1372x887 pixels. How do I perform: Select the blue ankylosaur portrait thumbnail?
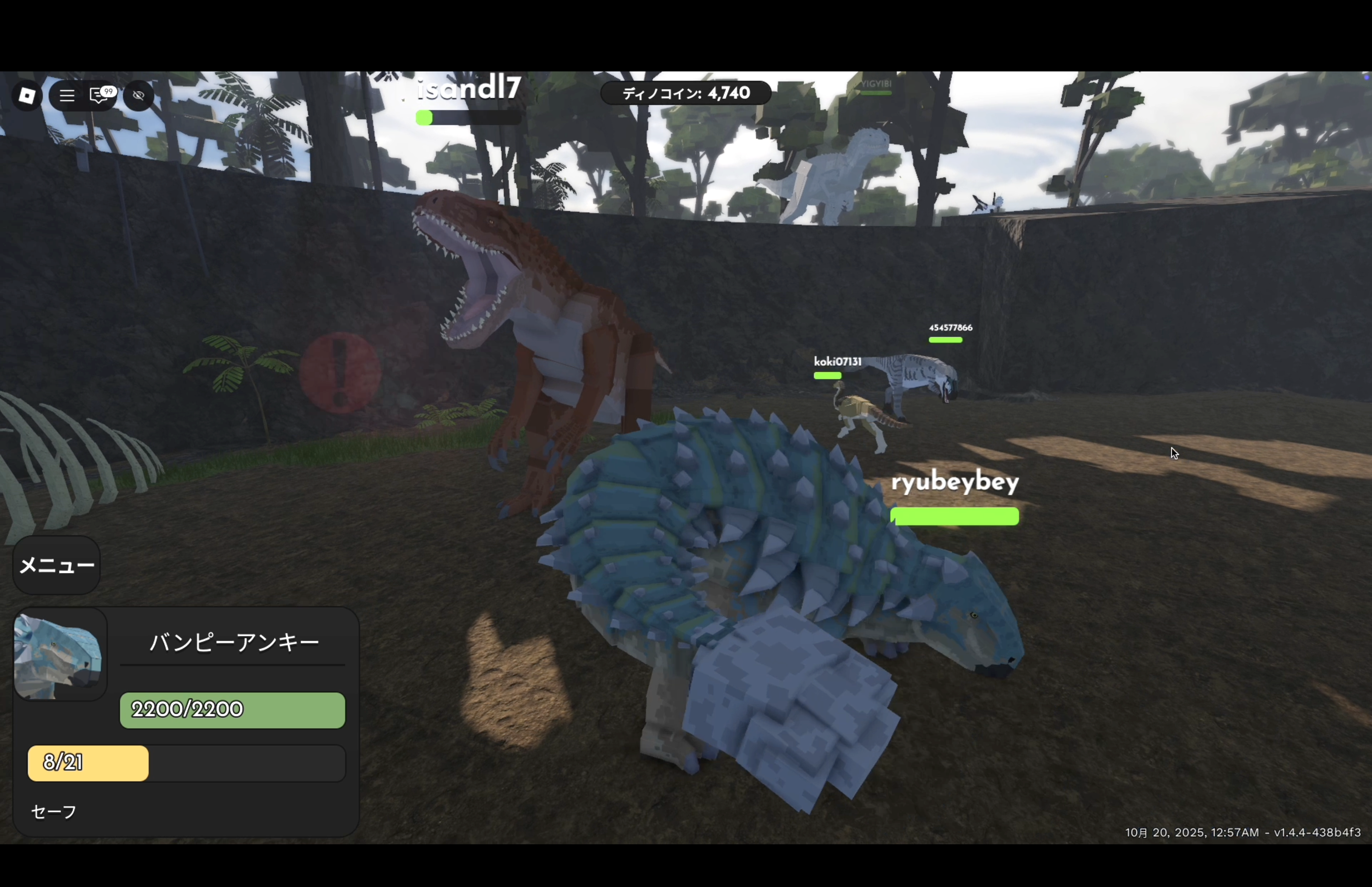click(60, 655)
